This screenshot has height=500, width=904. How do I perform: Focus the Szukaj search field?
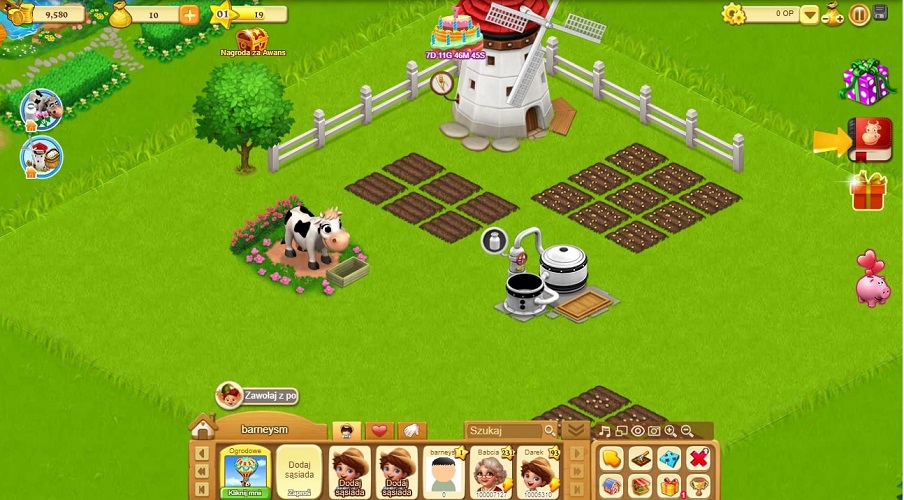point(505,431)
